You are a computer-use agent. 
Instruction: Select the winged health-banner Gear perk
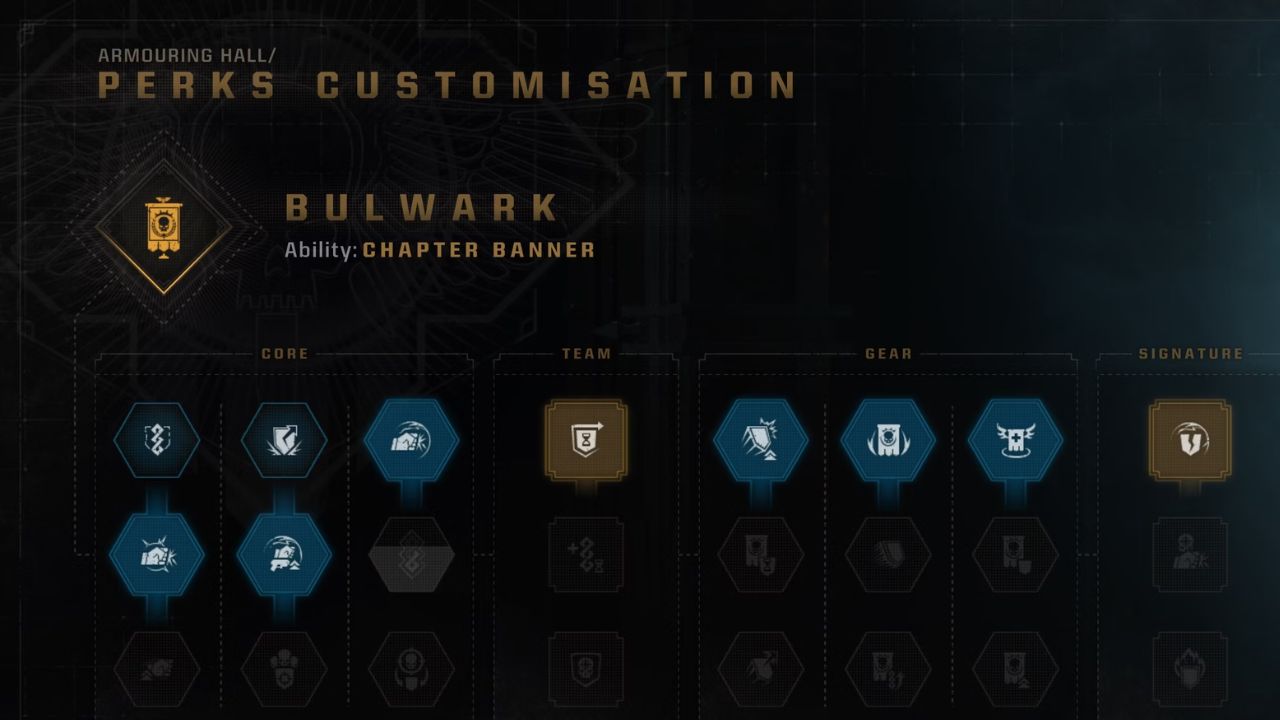click(1018, 441)
